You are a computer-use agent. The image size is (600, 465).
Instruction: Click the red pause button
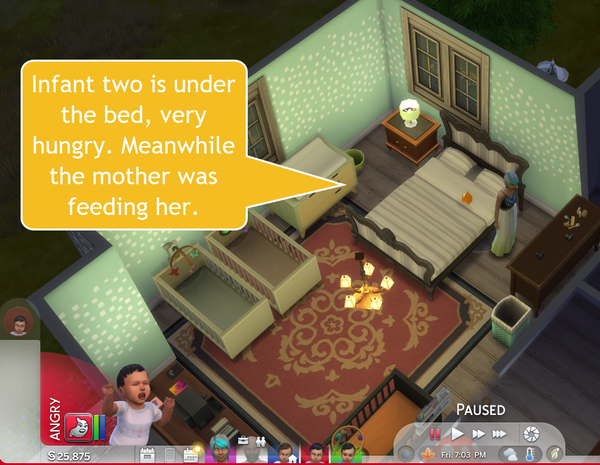click(435, 434)
